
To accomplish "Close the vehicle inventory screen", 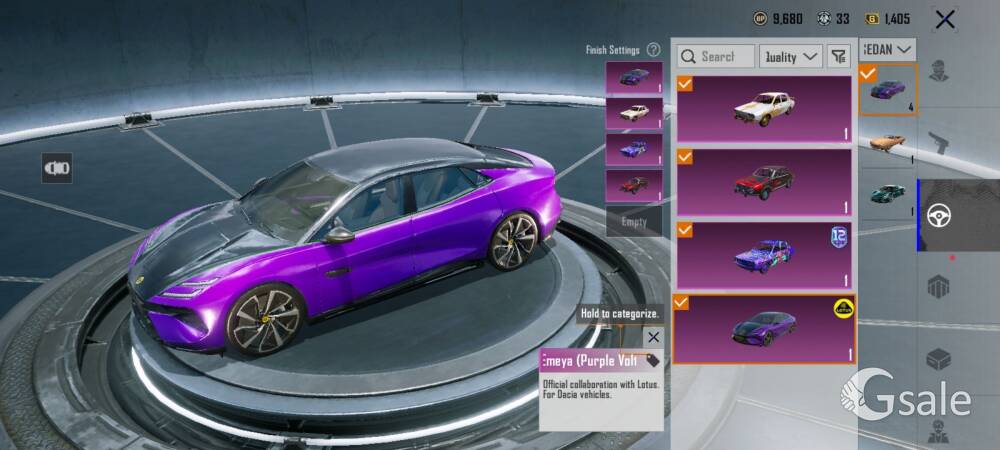I will 945,19.
